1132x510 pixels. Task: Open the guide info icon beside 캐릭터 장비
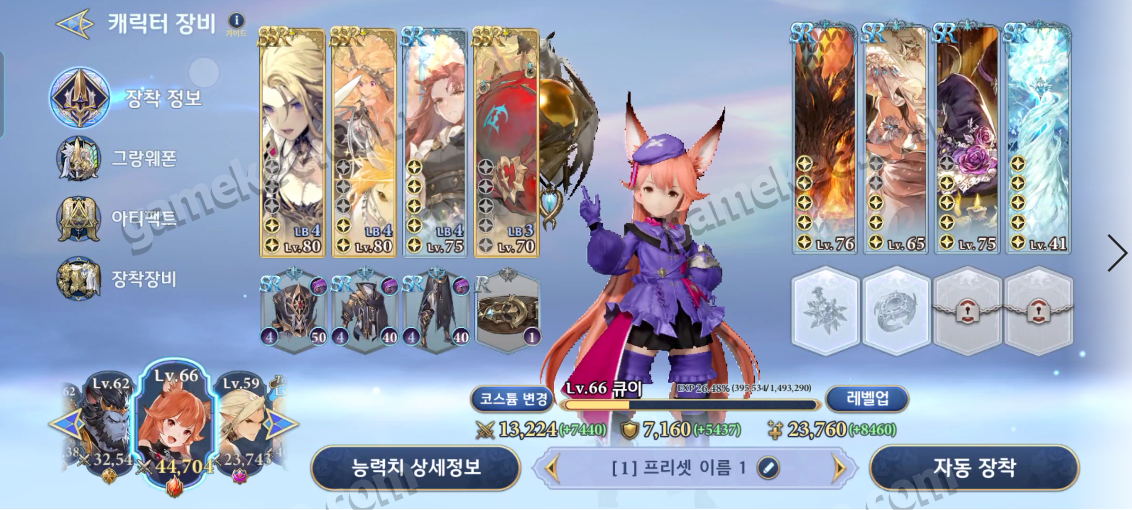(x=236, y=21)
